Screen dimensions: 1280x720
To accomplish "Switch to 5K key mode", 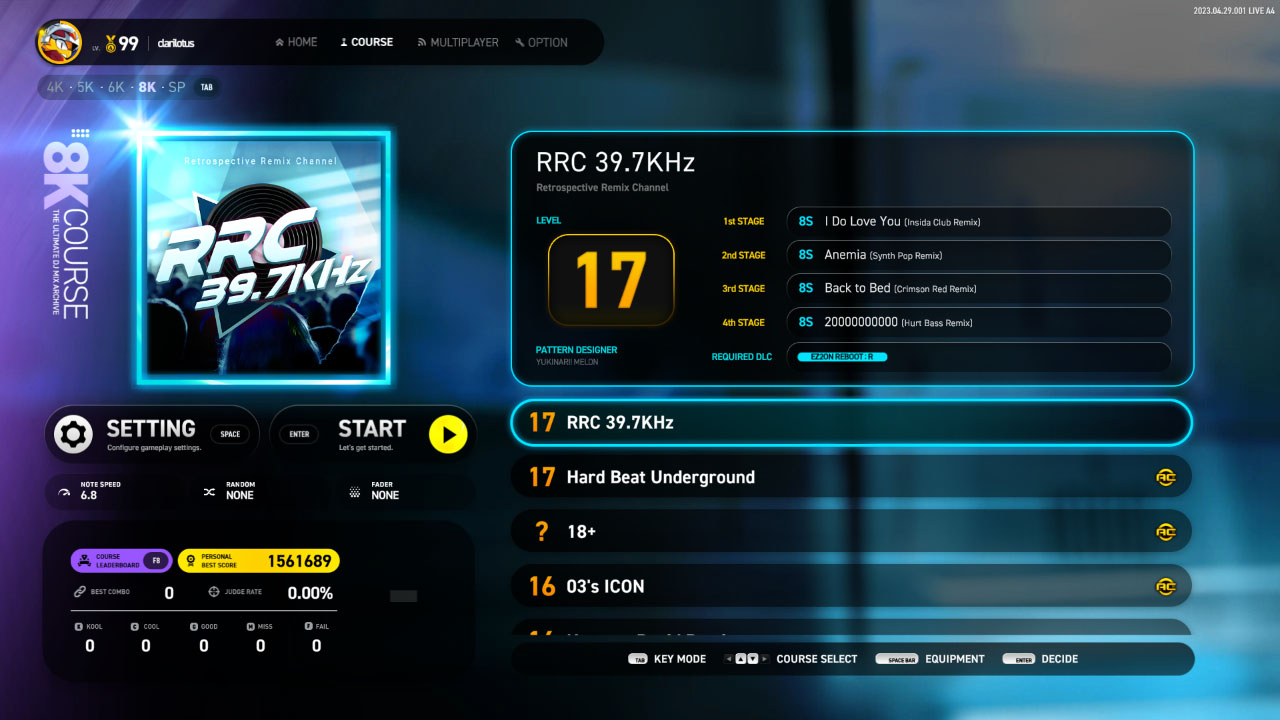I will (x=85, y=87).
